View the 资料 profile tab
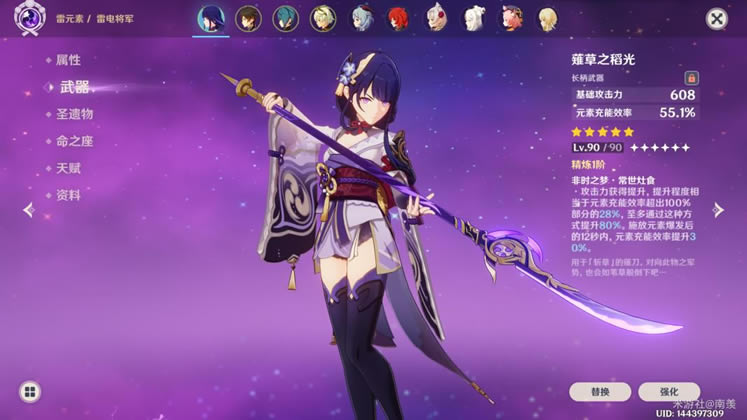 point(69,195)
